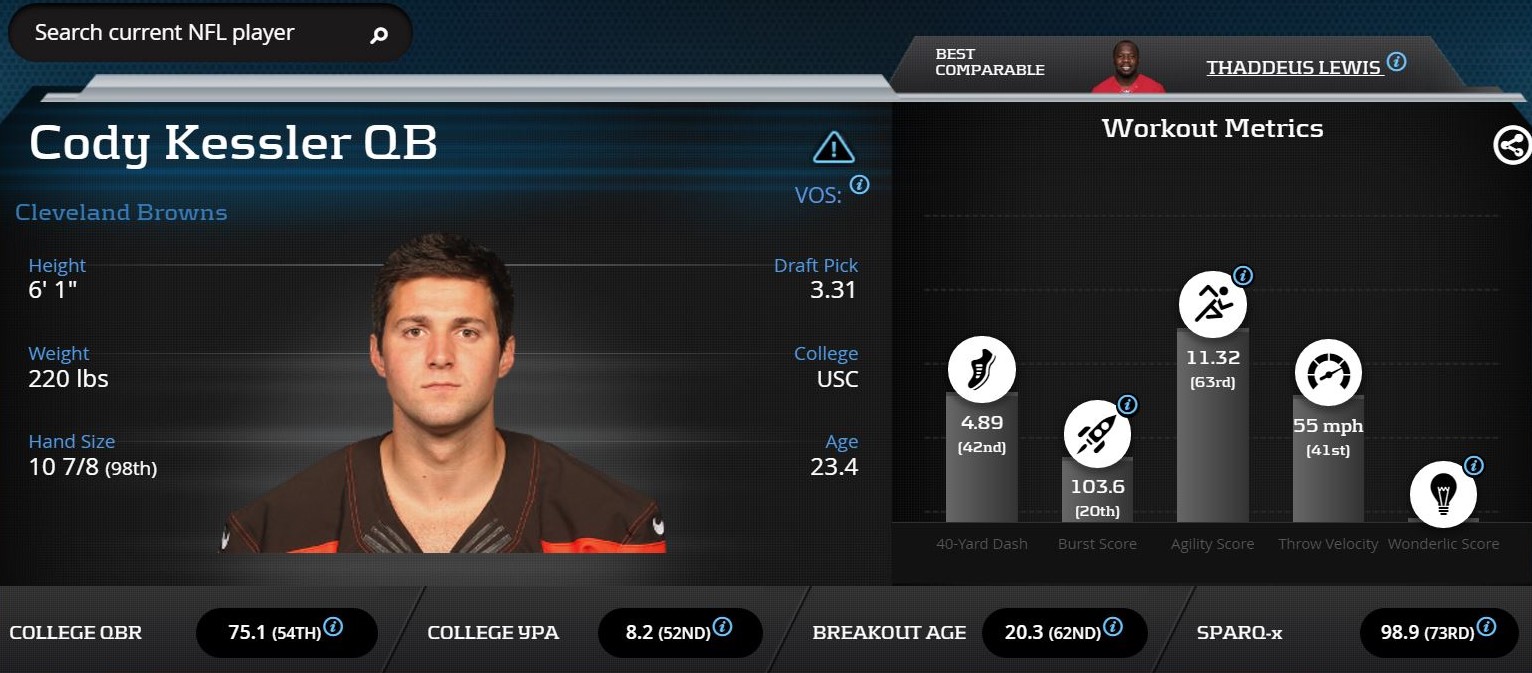Open the share button

click(1511, 146)
